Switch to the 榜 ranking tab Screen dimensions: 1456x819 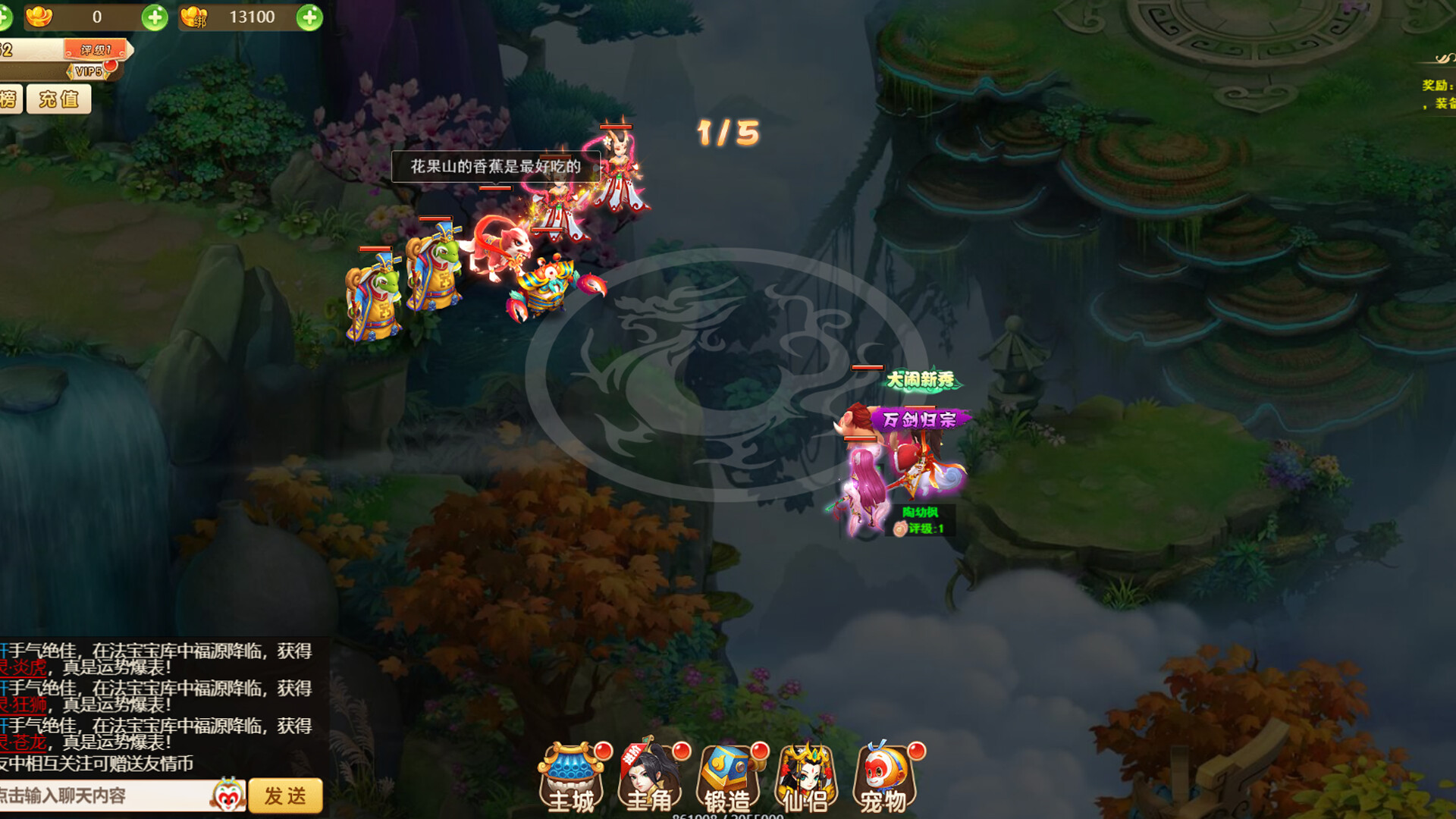coord(8,99)
